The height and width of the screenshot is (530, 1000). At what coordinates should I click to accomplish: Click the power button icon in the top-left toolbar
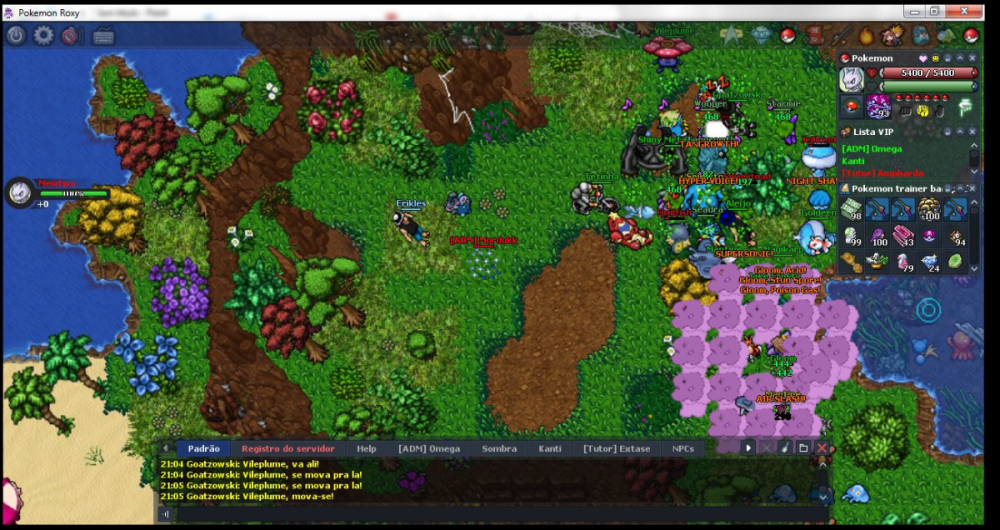tap(16, 36)
